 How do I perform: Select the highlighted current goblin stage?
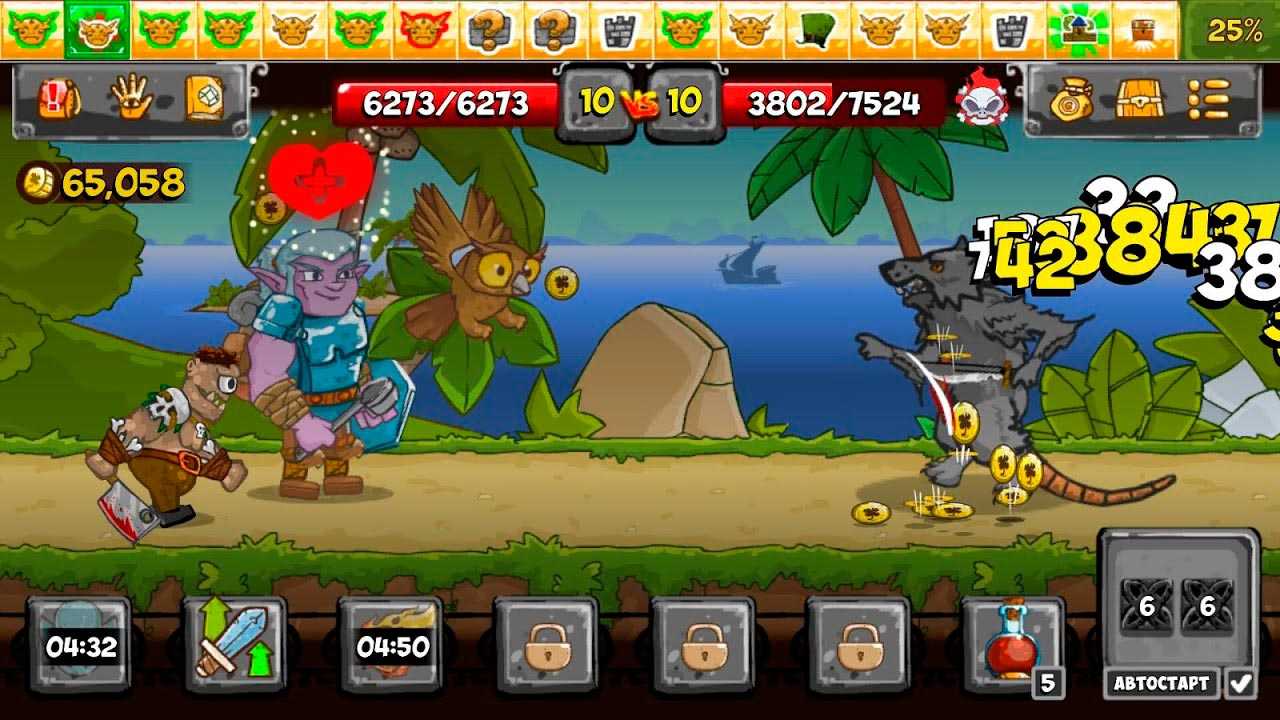pyautogui.click(x=96, y=30)
